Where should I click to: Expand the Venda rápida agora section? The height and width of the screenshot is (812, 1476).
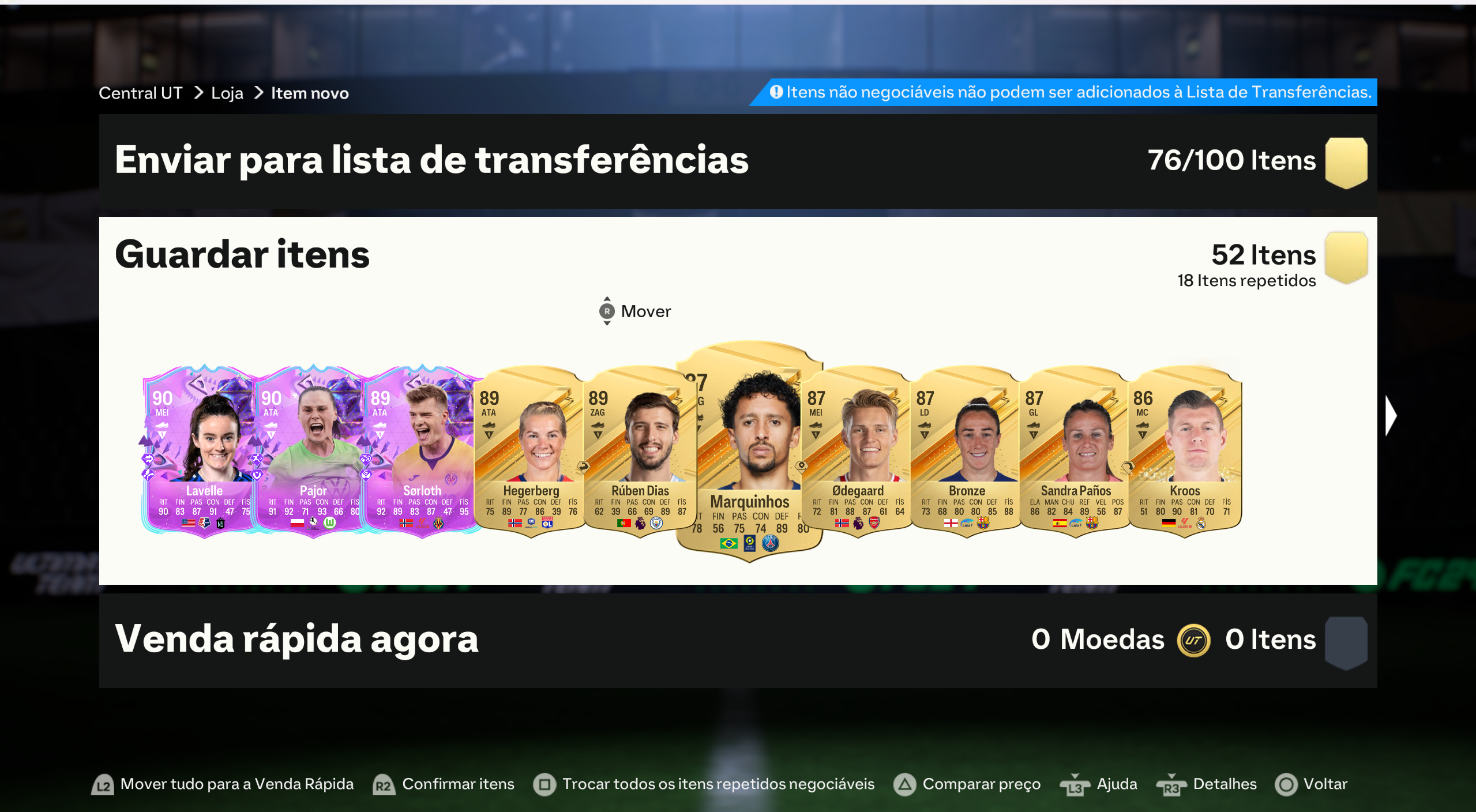point(296,639)
